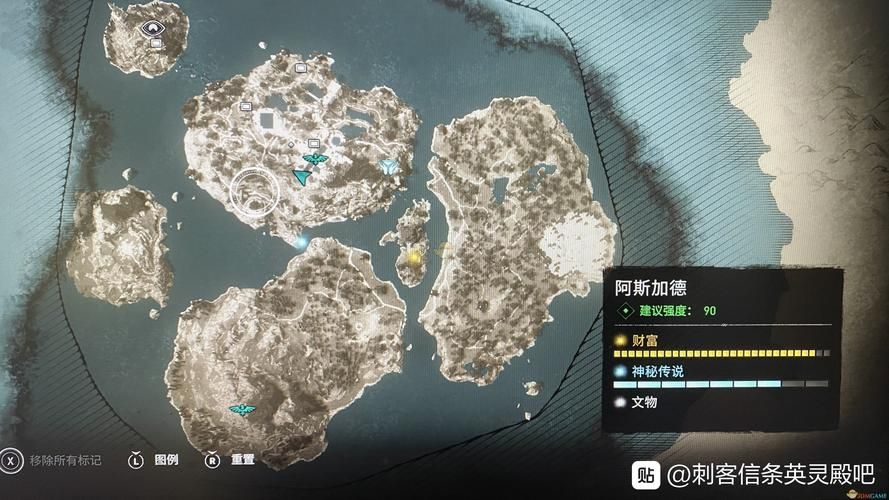Select the eye icon on the northwest island
The width and height of the screenshot is (889, 500).
(x=153, y=30)
